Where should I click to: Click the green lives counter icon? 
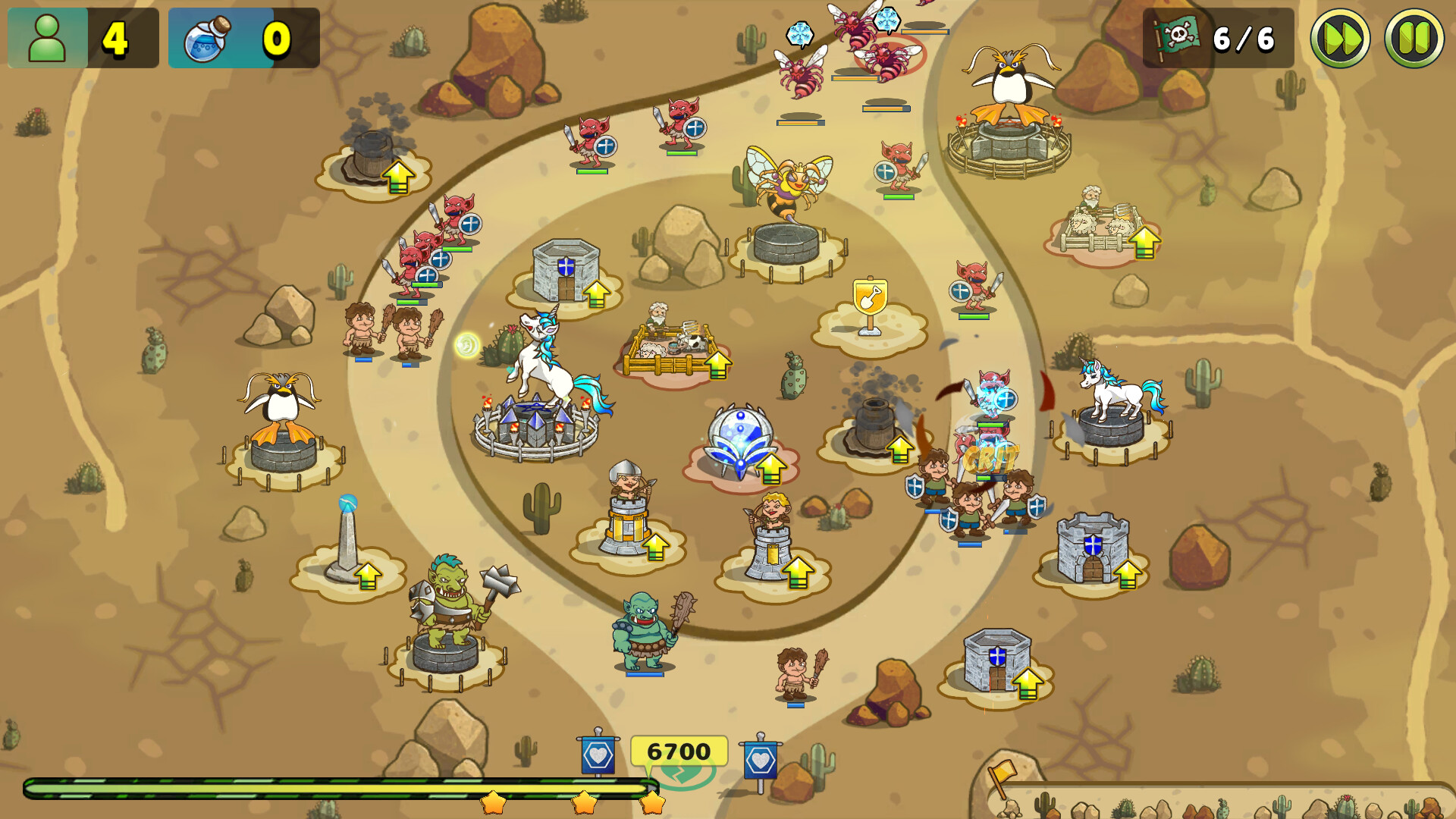(x=47, y=36)
